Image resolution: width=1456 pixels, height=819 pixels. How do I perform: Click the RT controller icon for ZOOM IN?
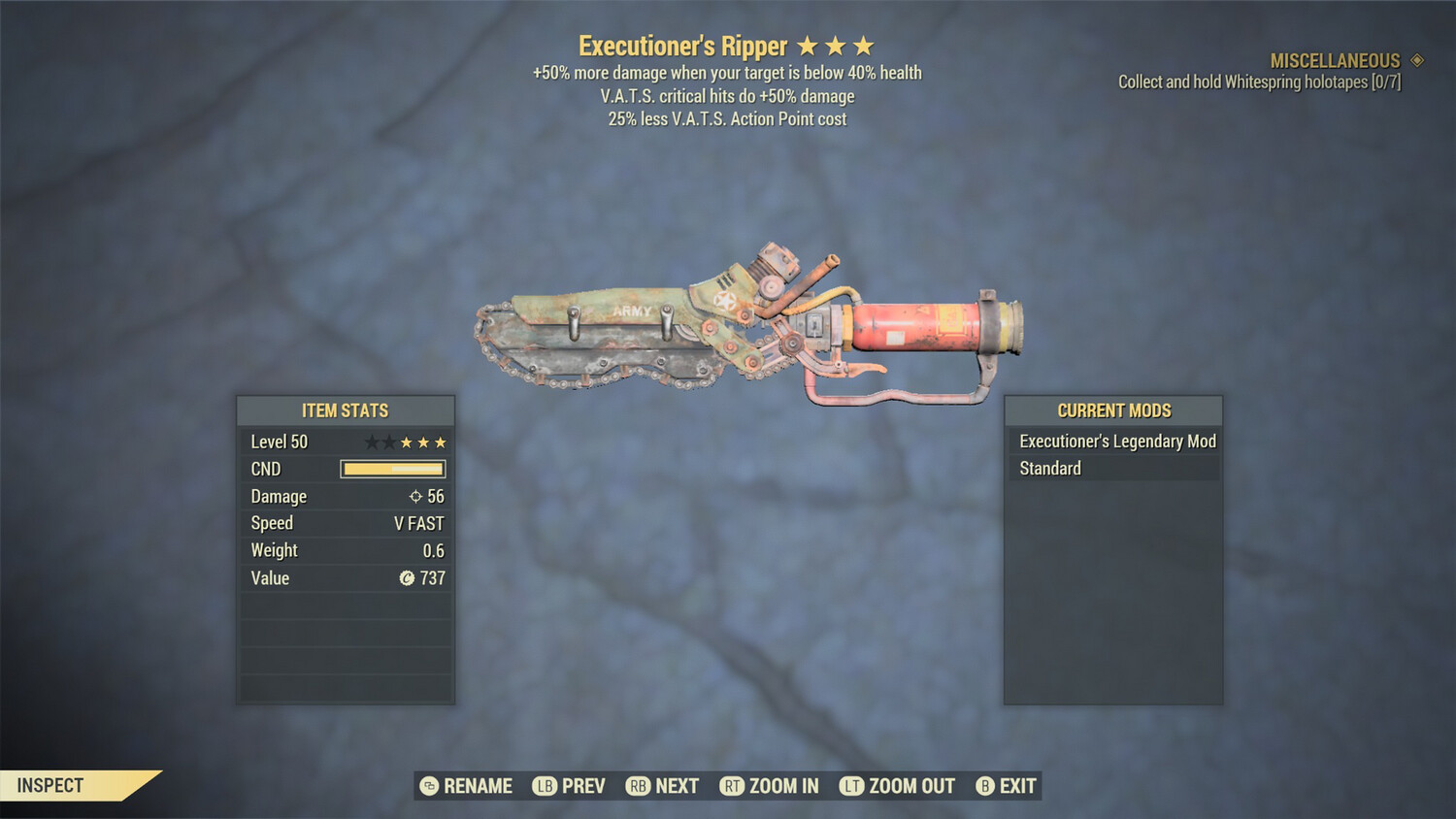pyautogui.click(x=733, y=786)
